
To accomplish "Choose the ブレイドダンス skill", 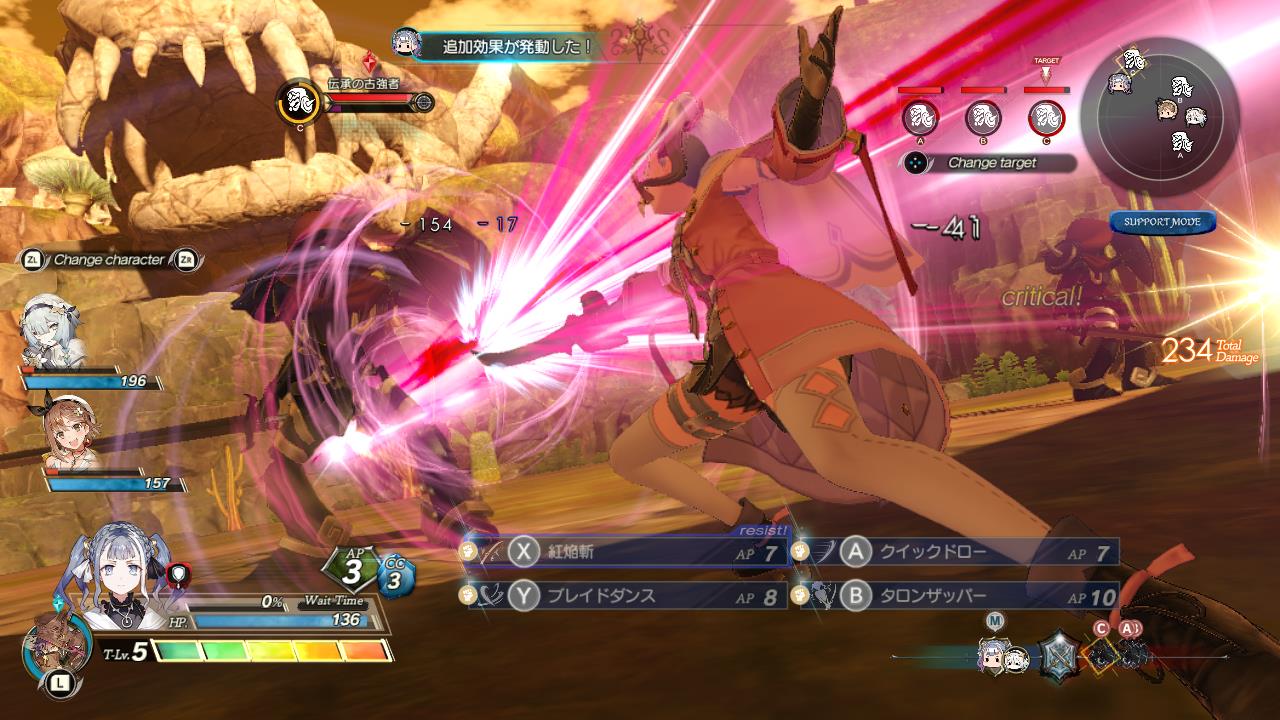I will [x=625, y=596].
